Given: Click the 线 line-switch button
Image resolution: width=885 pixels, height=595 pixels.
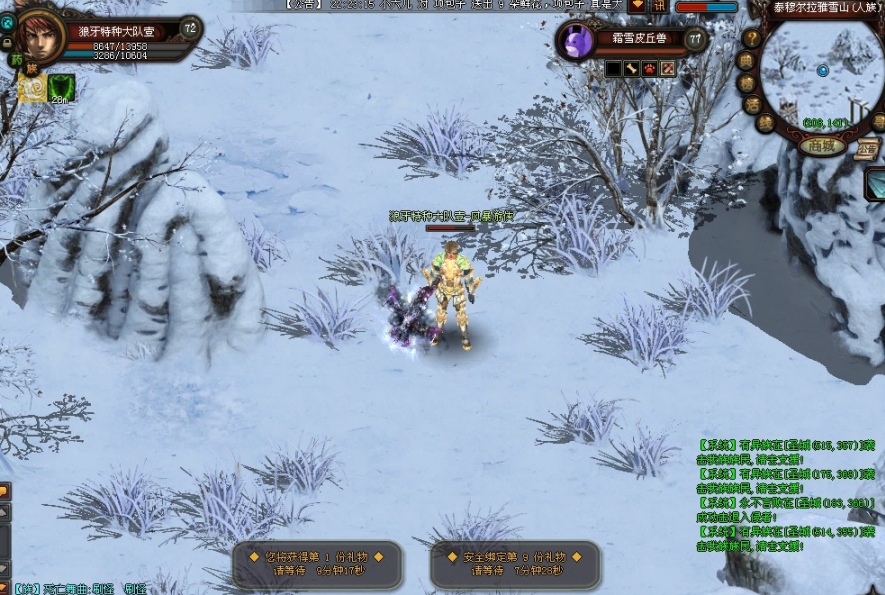Looking at the screenshot, I should (766, 123).
